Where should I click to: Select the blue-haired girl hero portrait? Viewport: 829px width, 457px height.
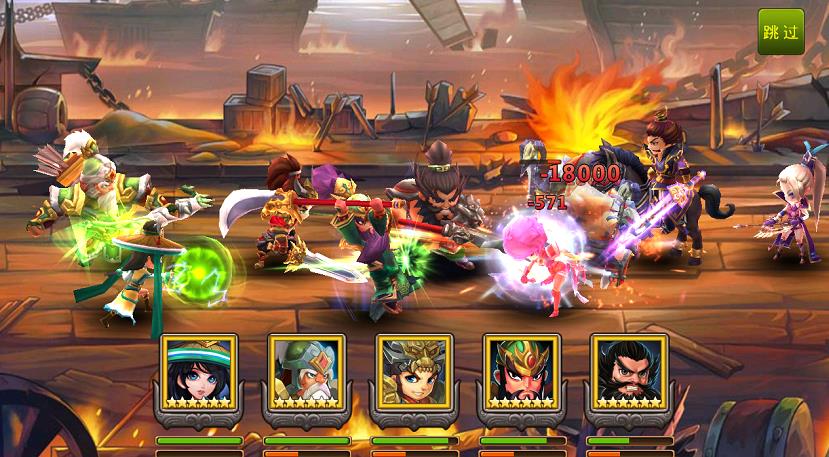[x=198, y=370]
